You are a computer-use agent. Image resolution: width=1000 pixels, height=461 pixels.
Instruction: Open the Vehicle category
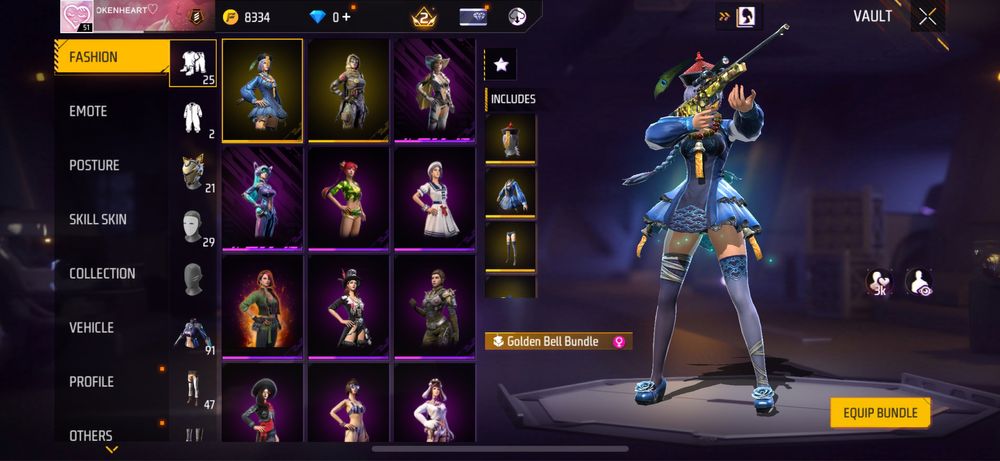(91, 327)
